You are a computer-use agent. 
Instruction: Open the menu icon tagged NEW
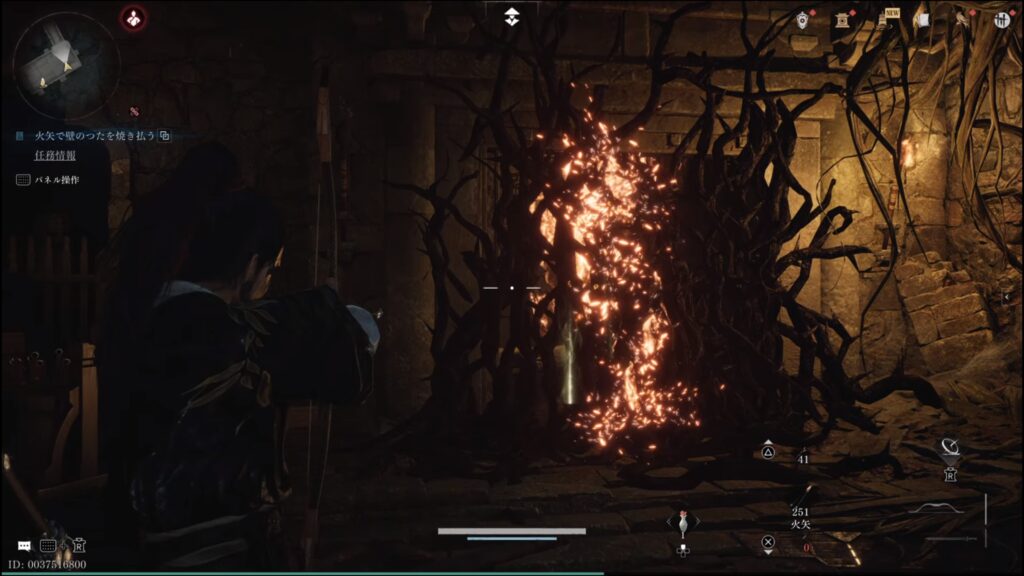click(x=883, y=19)
